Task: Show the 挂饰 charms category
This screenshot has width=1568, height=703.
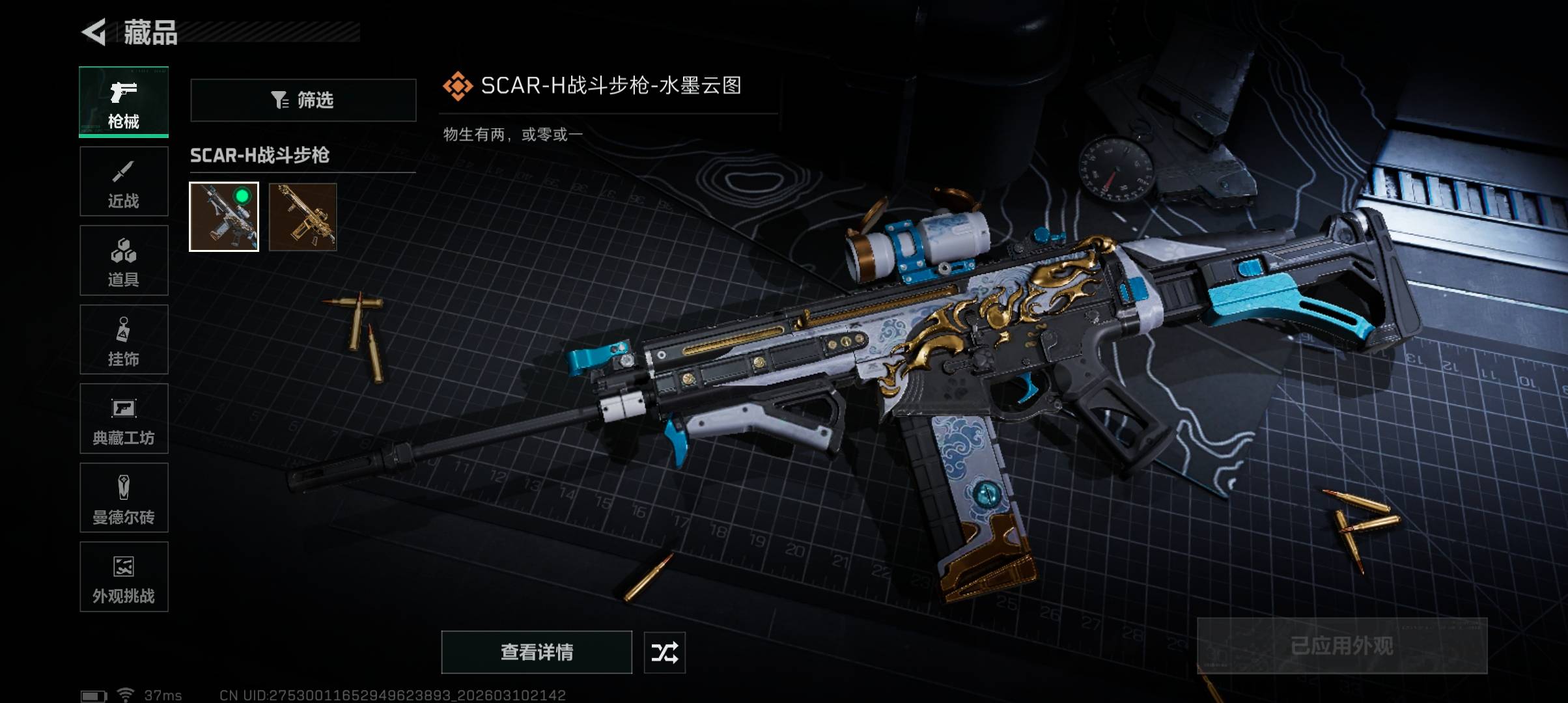Action: 124,340
